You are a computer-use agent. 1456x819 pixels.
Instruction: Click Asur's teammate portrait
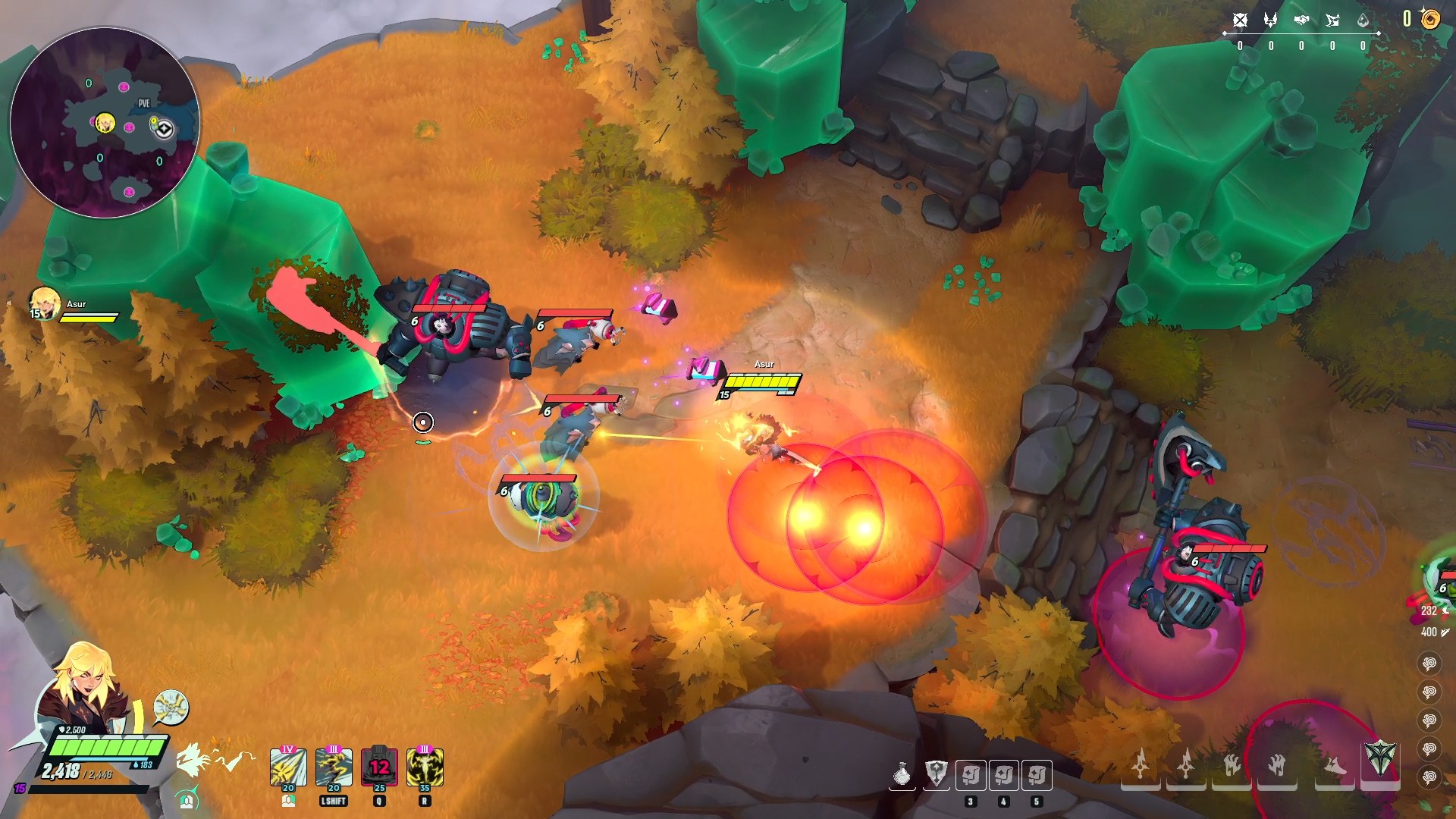(x=44, y=303)
